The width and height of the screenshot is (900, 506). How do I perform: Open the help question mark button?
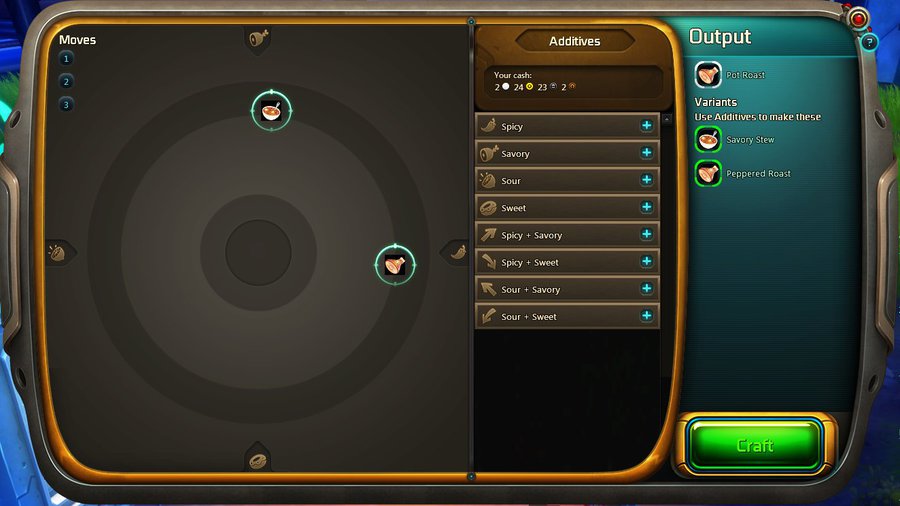point(869,42)
